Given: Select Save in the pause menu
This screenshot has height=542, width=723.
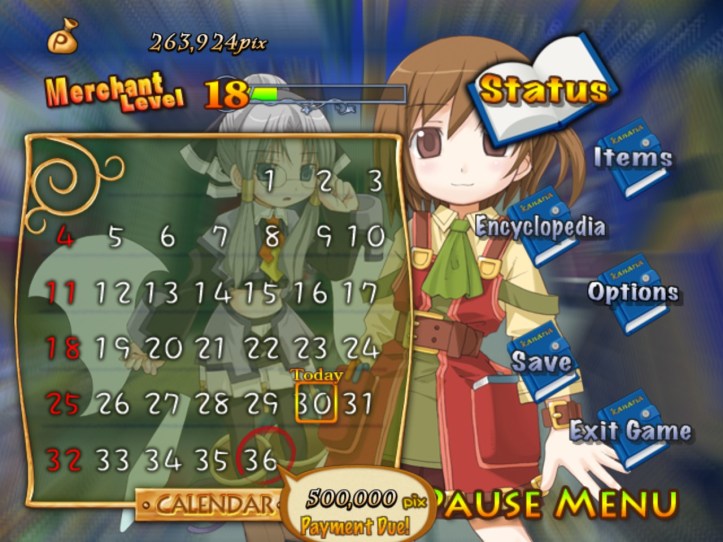Looking at the screenshot, I should tap(542, 361).
